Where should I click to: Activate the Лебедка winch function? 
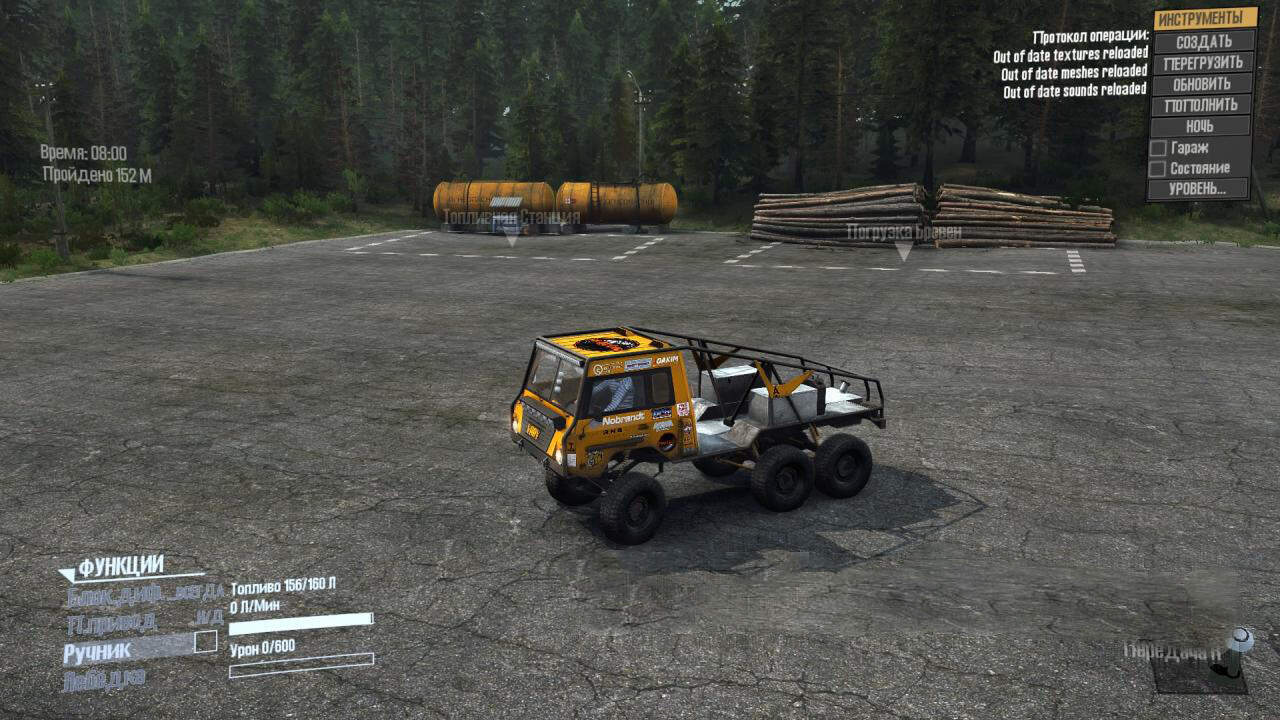pyautogui.click(x=104, y=681)
